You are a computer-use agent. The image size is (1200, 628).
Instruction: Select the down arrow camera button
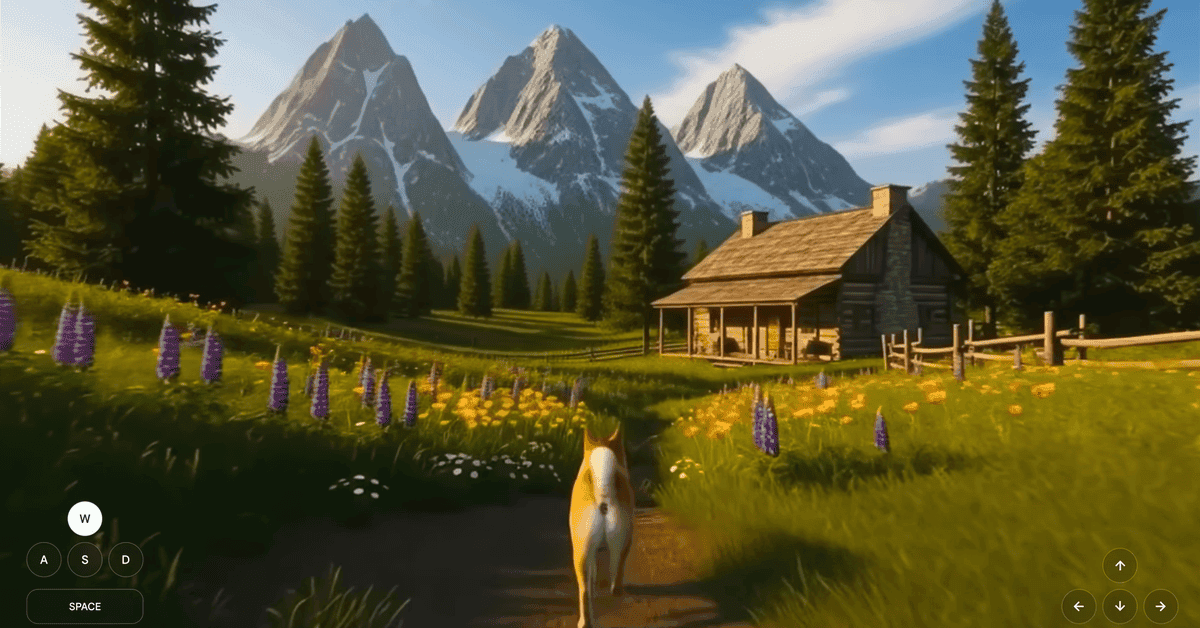[1120, 607]
